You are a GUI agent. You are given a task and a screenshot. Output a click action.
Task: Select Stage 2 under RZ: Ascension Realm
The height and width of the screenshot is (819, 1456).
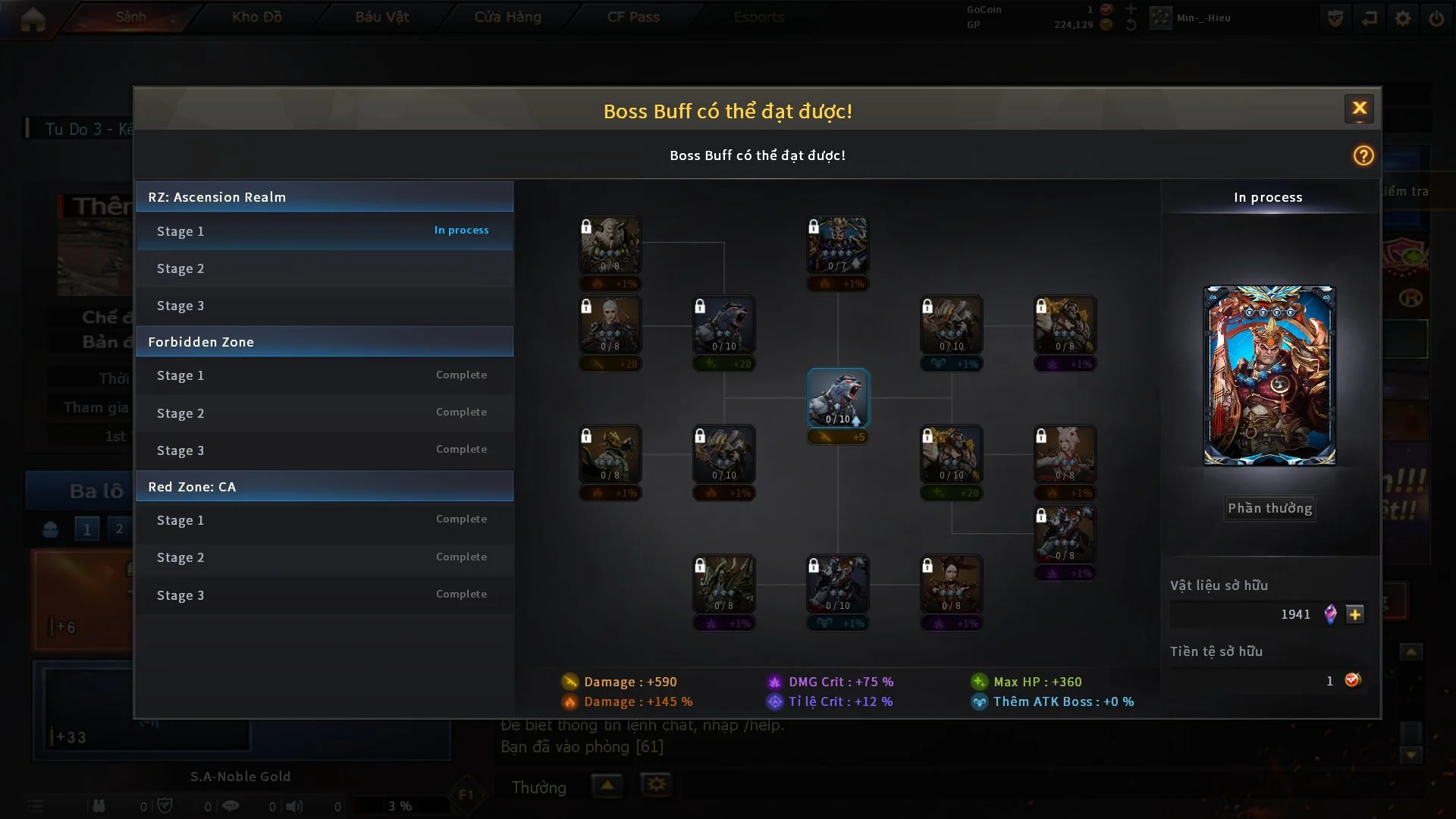point(325,268)
